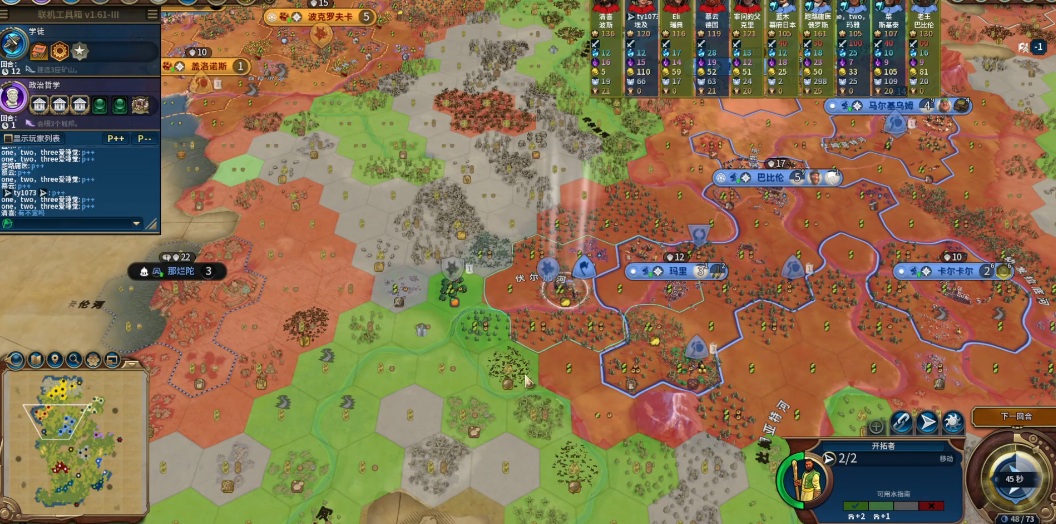Open the 联机工具箱 right-side menu button
The height and width of the screenshot is (524, 1056).
(152, 15)
